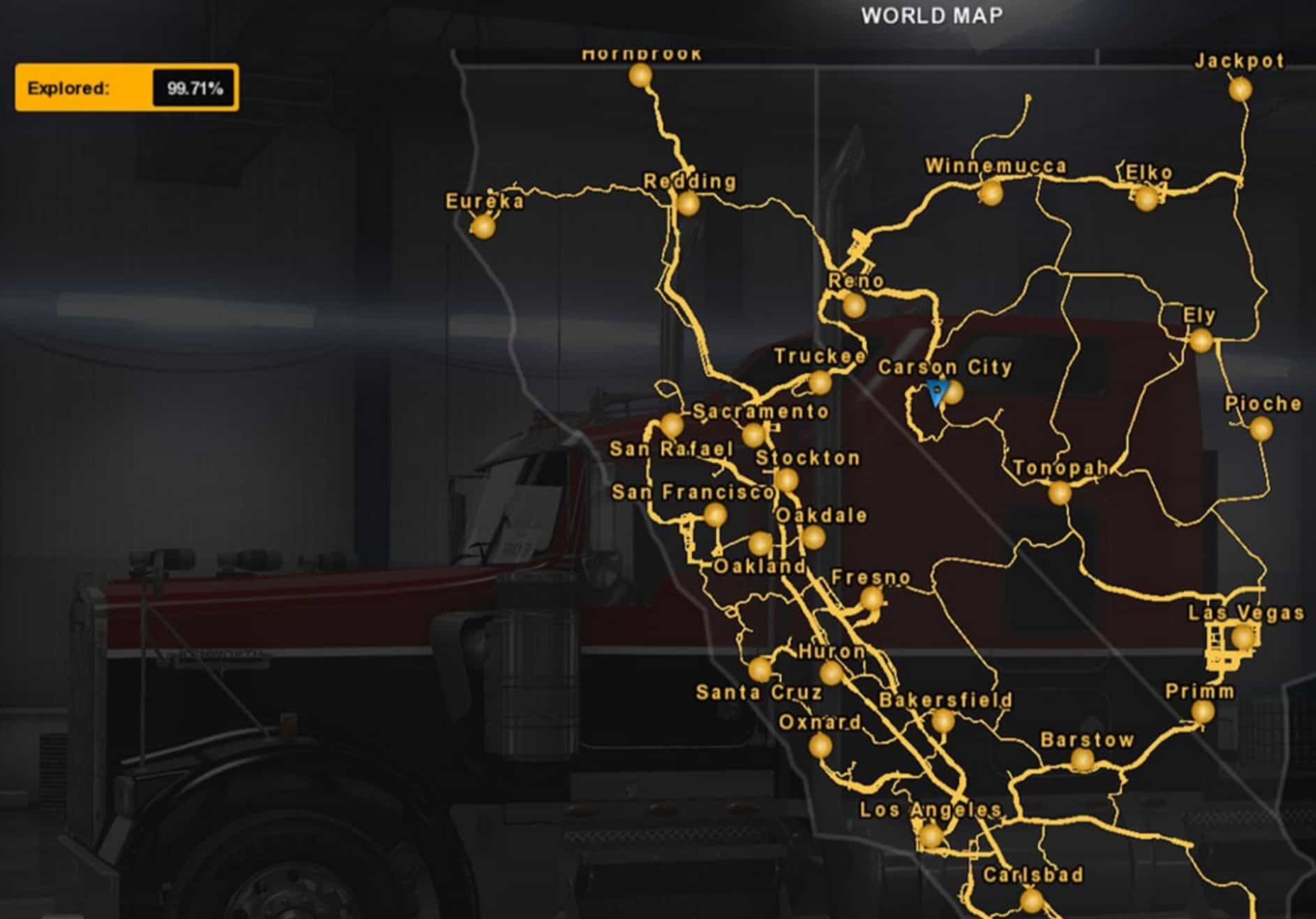This screenshot has width=1316, height=919.
Task: Click the Las Vegas city marker
Action: [1242, 636]
